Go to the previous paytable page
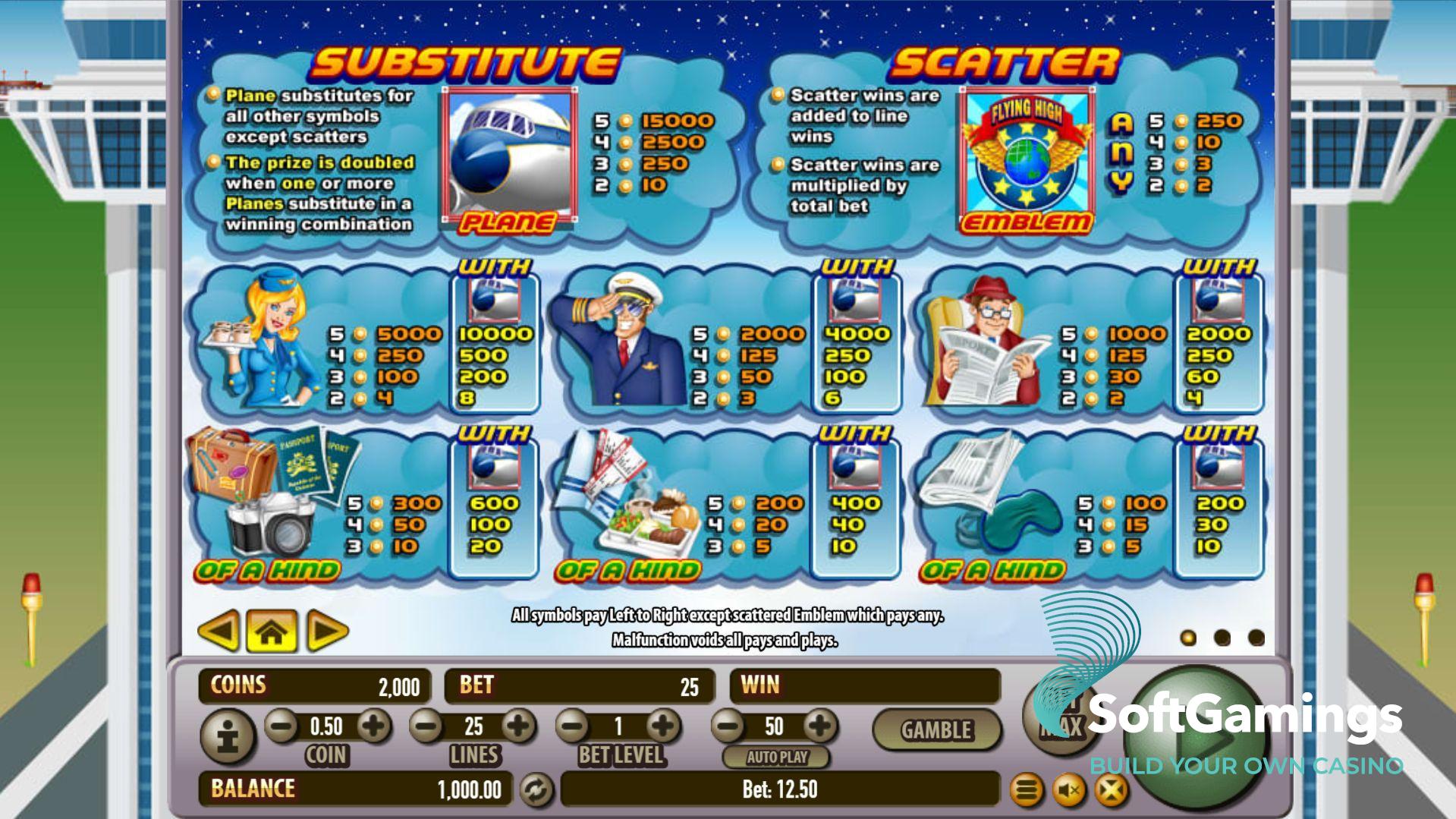This screenshot has height=819, width=1456. [219, 631]
